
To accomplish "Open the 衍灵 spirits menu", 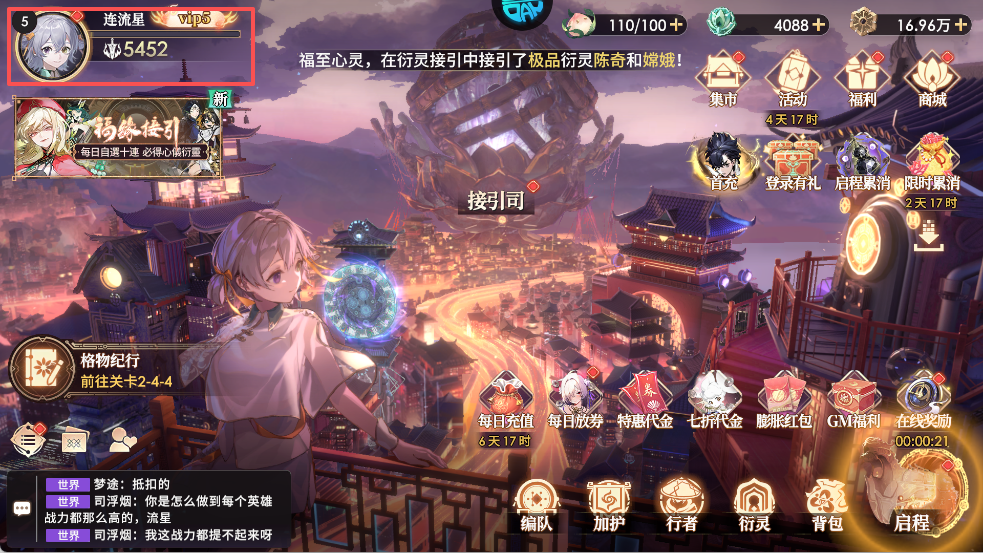I will 753,503.
